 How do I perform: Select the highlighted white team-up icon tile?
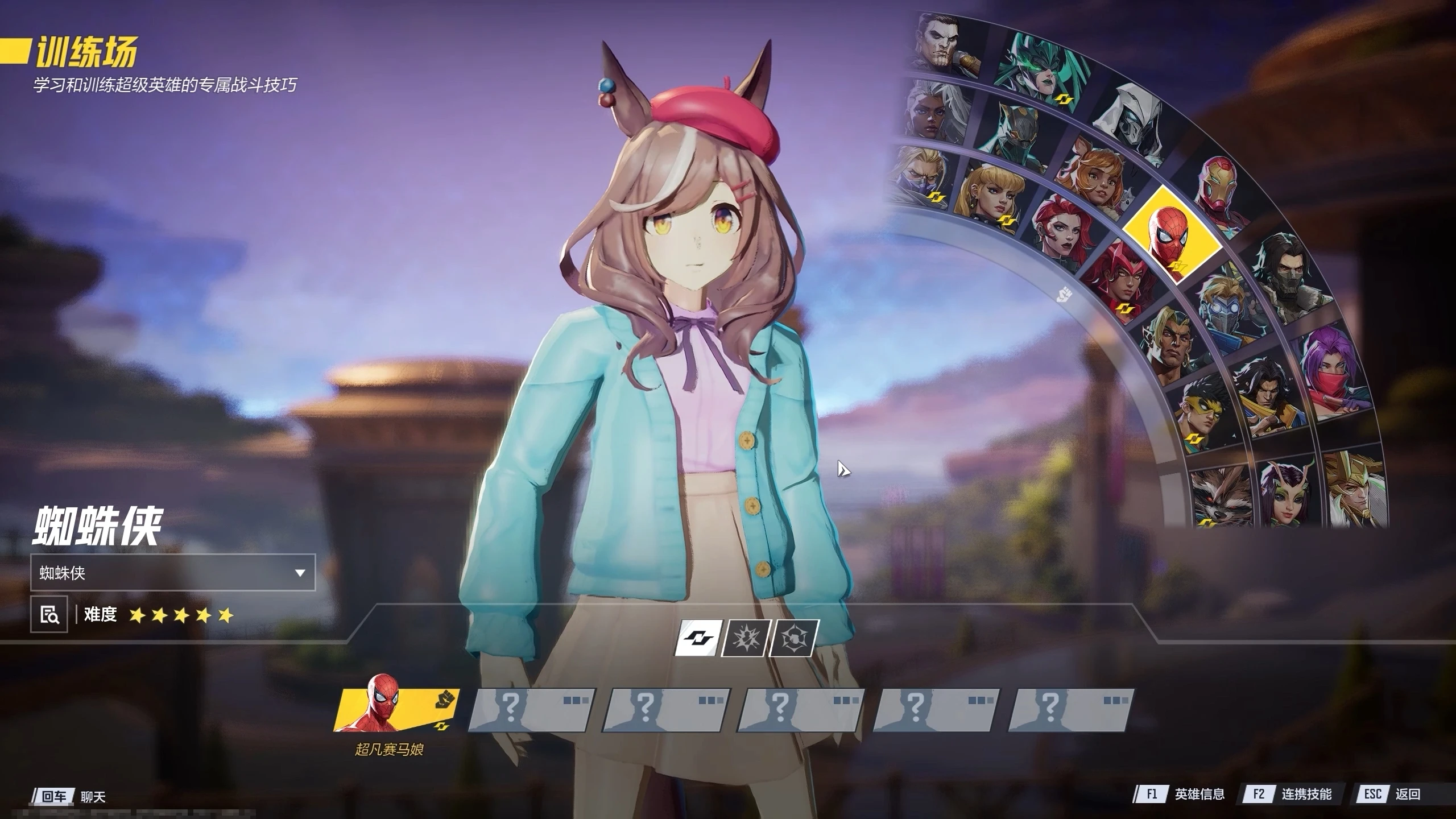tap(697, 638)
